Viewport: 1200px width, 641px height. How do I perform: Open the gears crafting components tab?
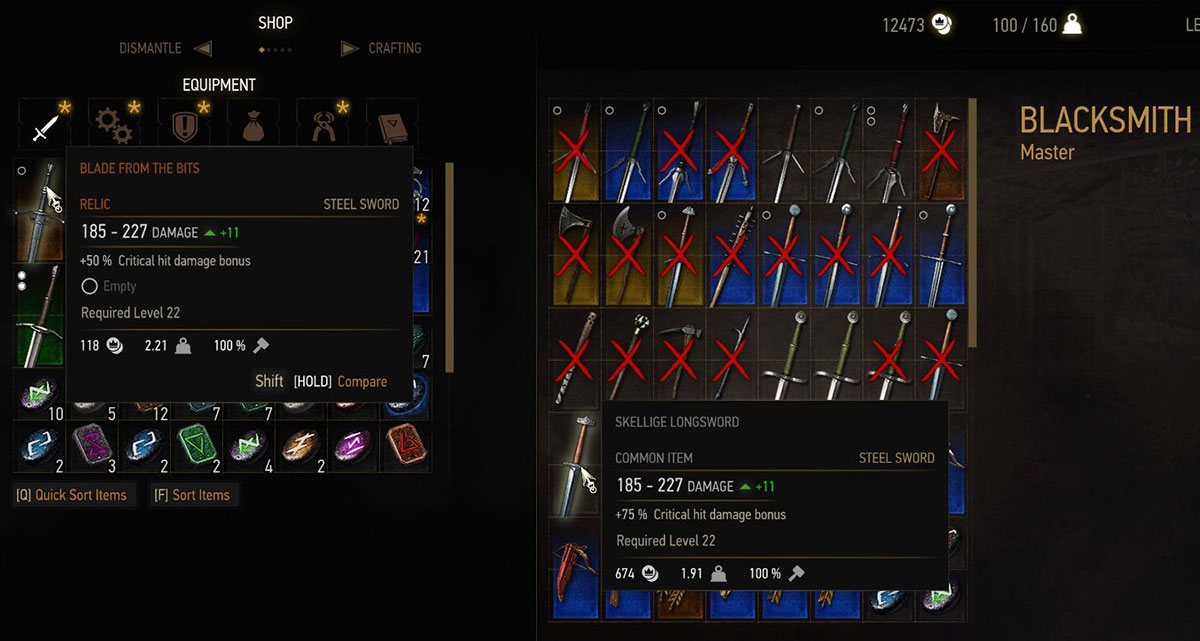(x=114, y=126)
